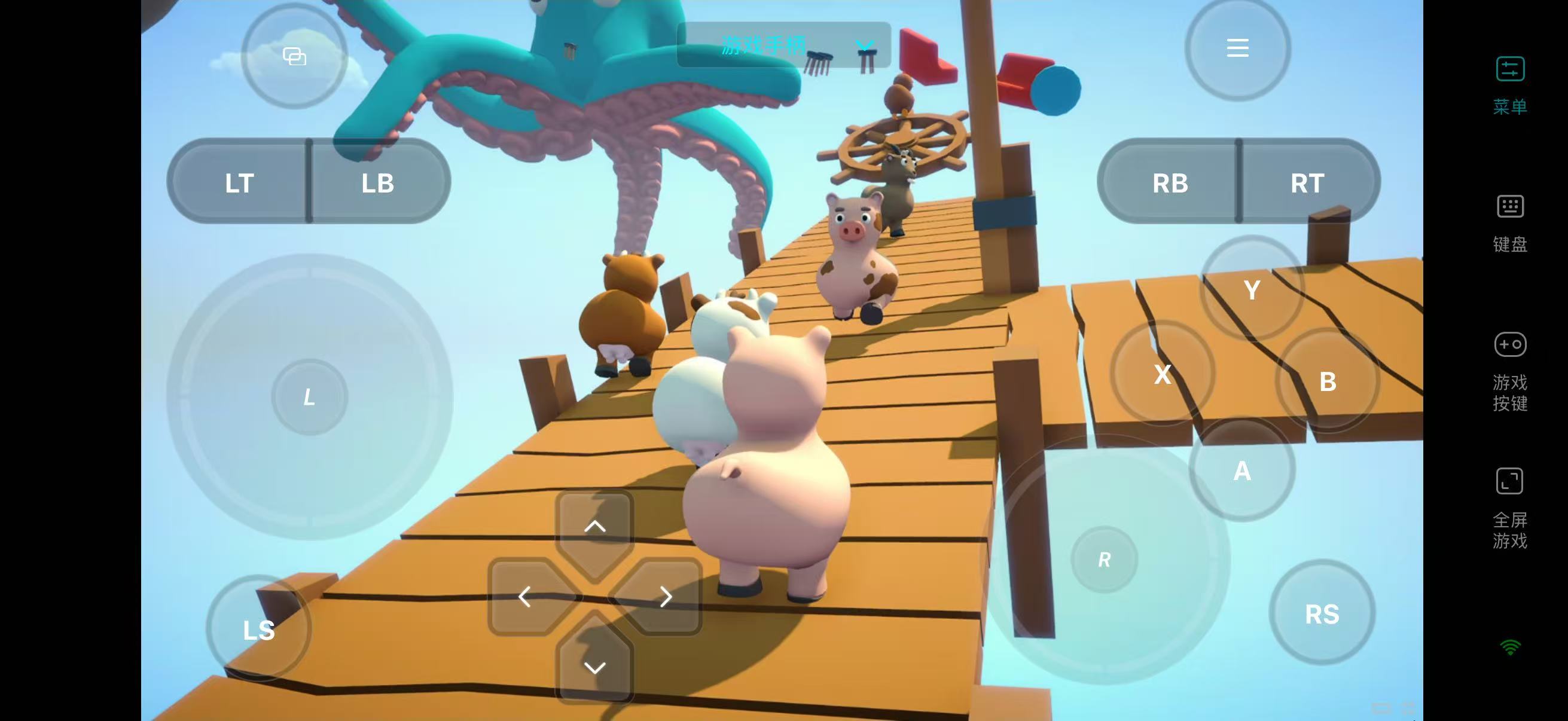This screenshot has width=1568, height=721.
Task: Open the hamburger menu button
Action: point(1237,48)
